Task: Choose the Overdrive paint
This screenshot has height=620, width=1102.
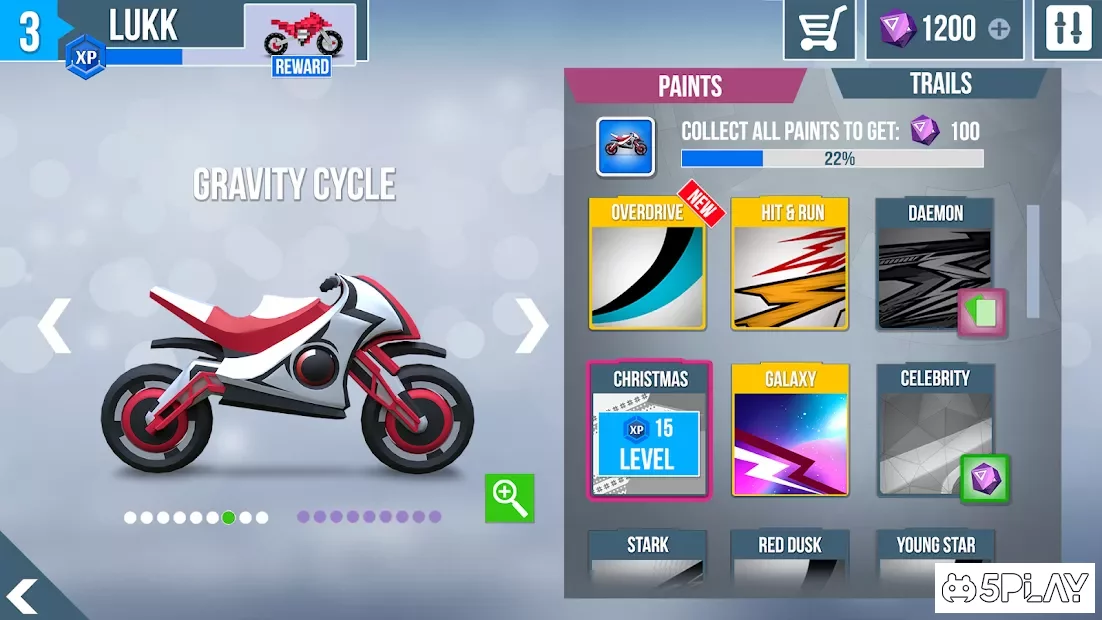Action: click(648, 264)
